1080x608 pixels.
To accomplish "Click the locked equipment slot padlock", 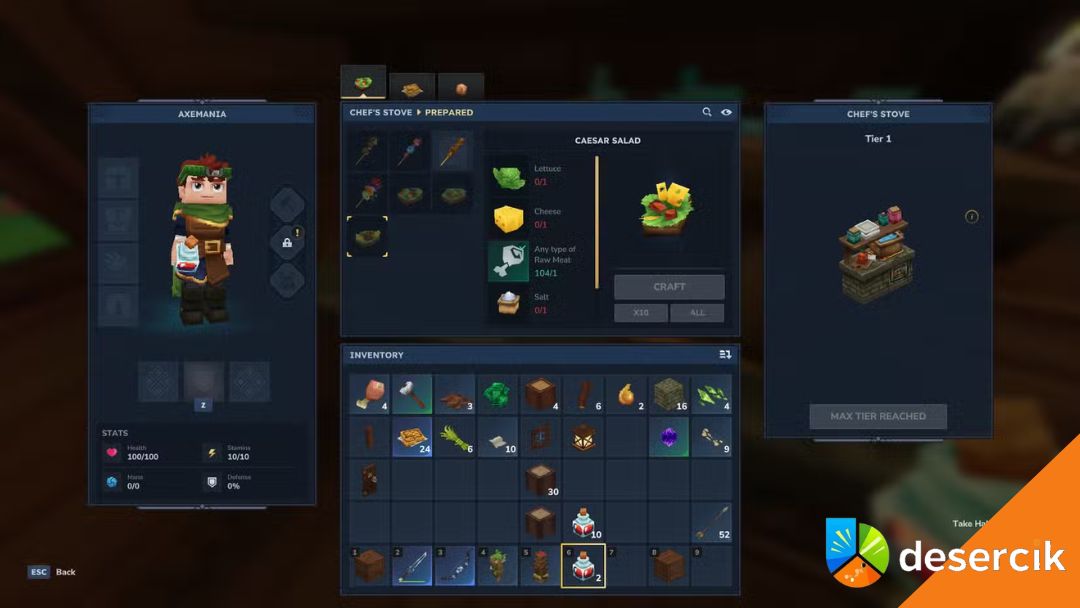I will coord(287,242).
